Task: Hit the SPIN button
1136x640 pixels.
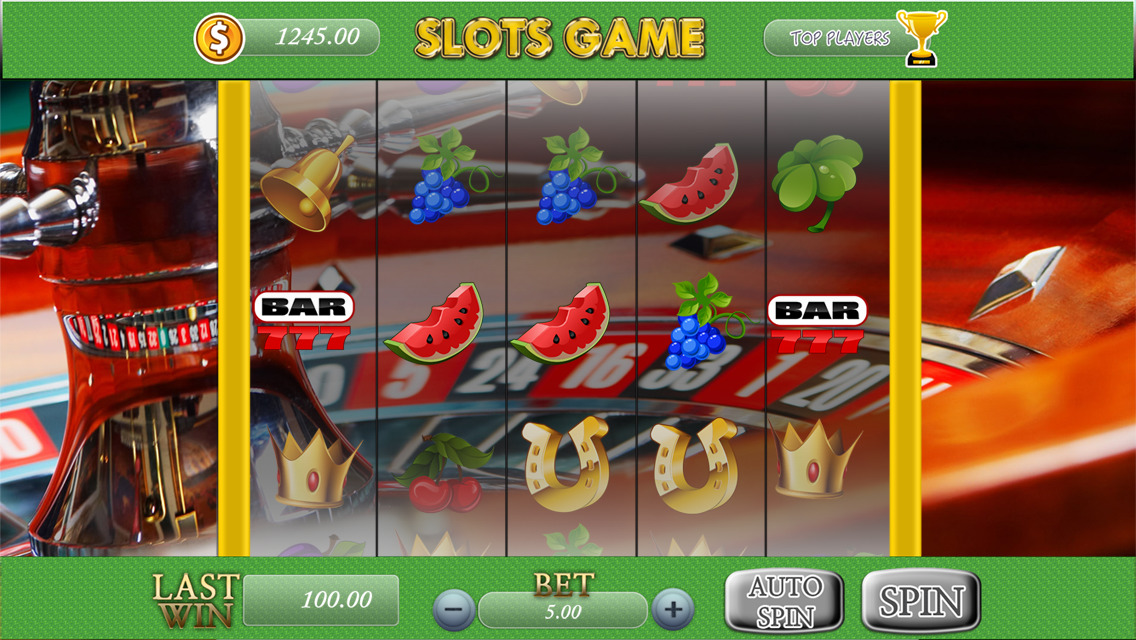Action: click(x=920, y=601)
